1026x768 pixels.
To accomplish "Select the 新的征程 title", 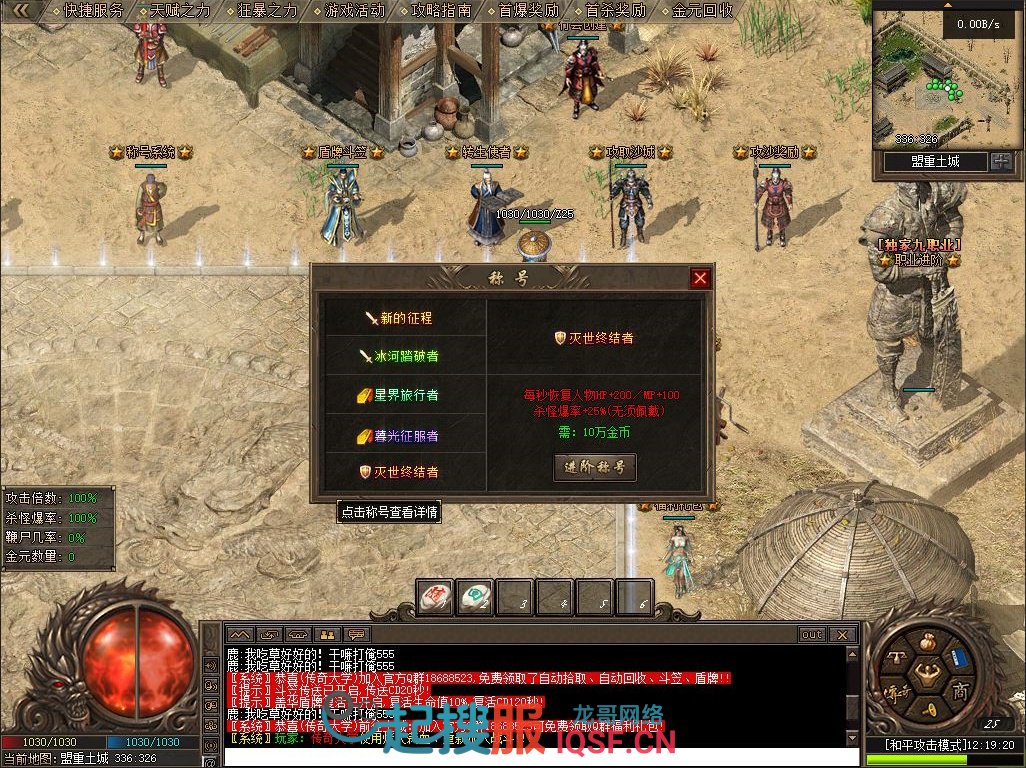I will pos(399,318).
